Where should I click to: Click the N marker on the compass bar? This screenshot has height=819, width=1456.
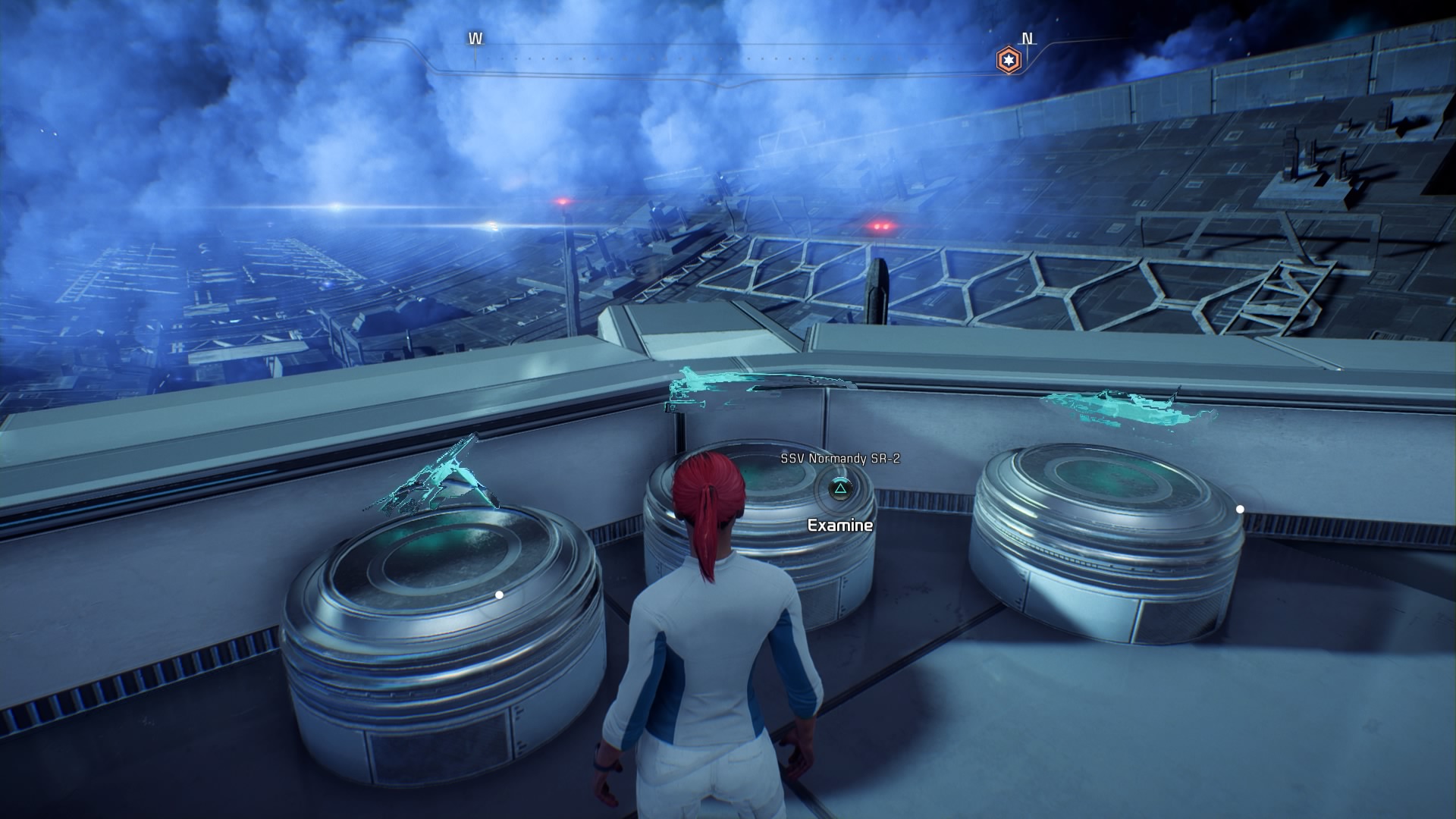coord(1028,36)
